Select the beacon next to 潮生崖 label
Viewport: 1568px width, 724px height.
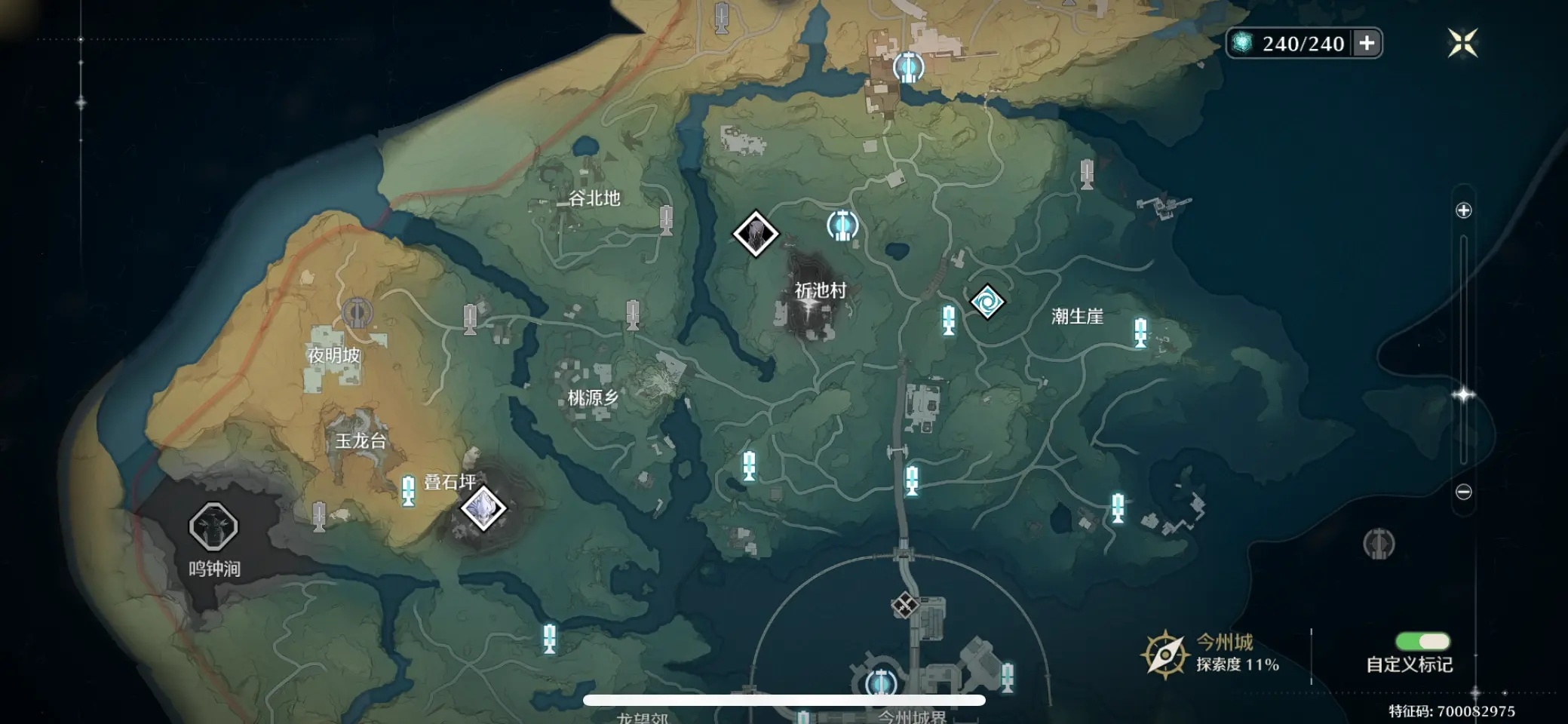tap(1140, 332)
